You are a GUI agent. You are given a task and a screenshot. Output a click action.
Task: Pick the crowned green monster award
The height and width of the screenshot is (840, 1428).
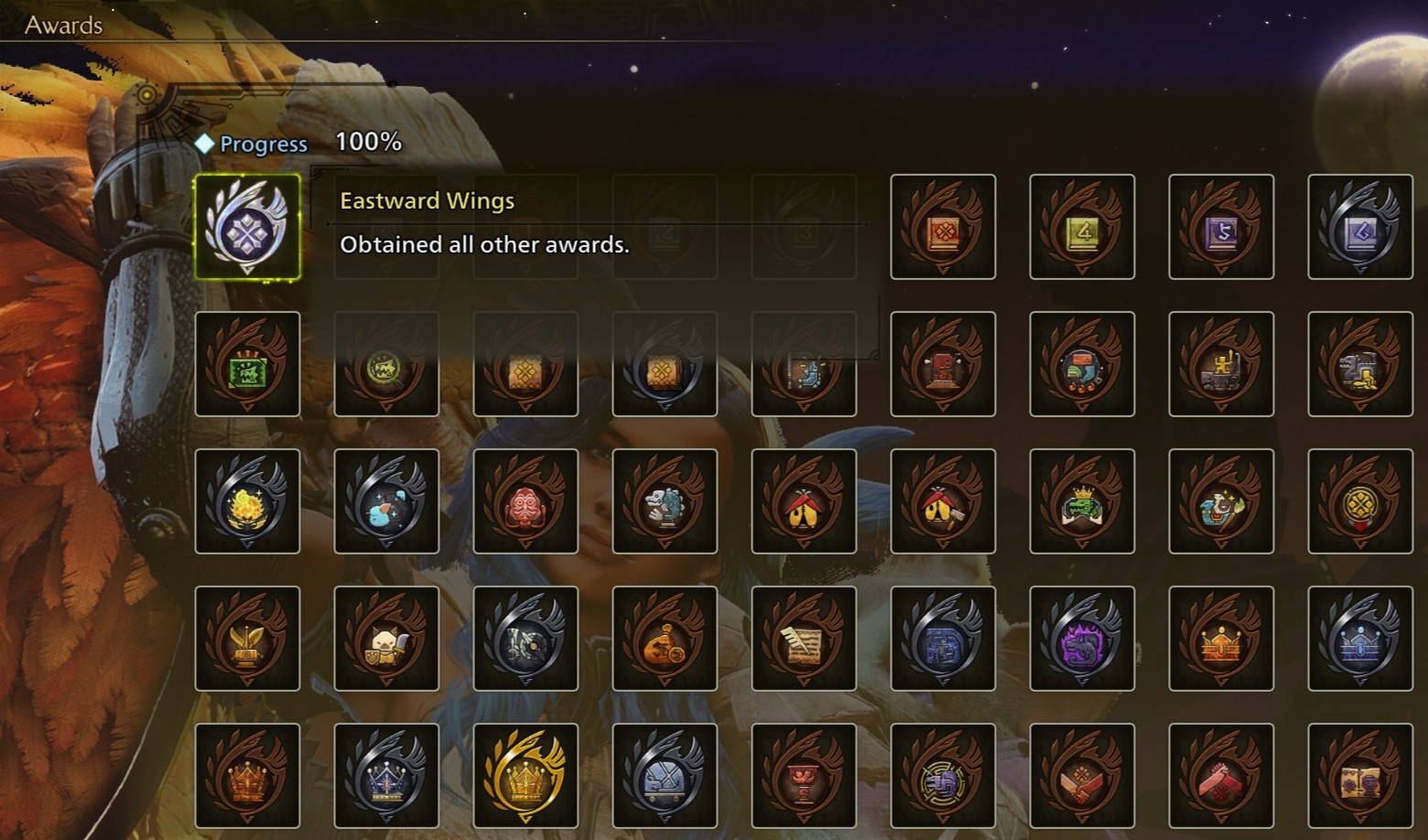1082,501
